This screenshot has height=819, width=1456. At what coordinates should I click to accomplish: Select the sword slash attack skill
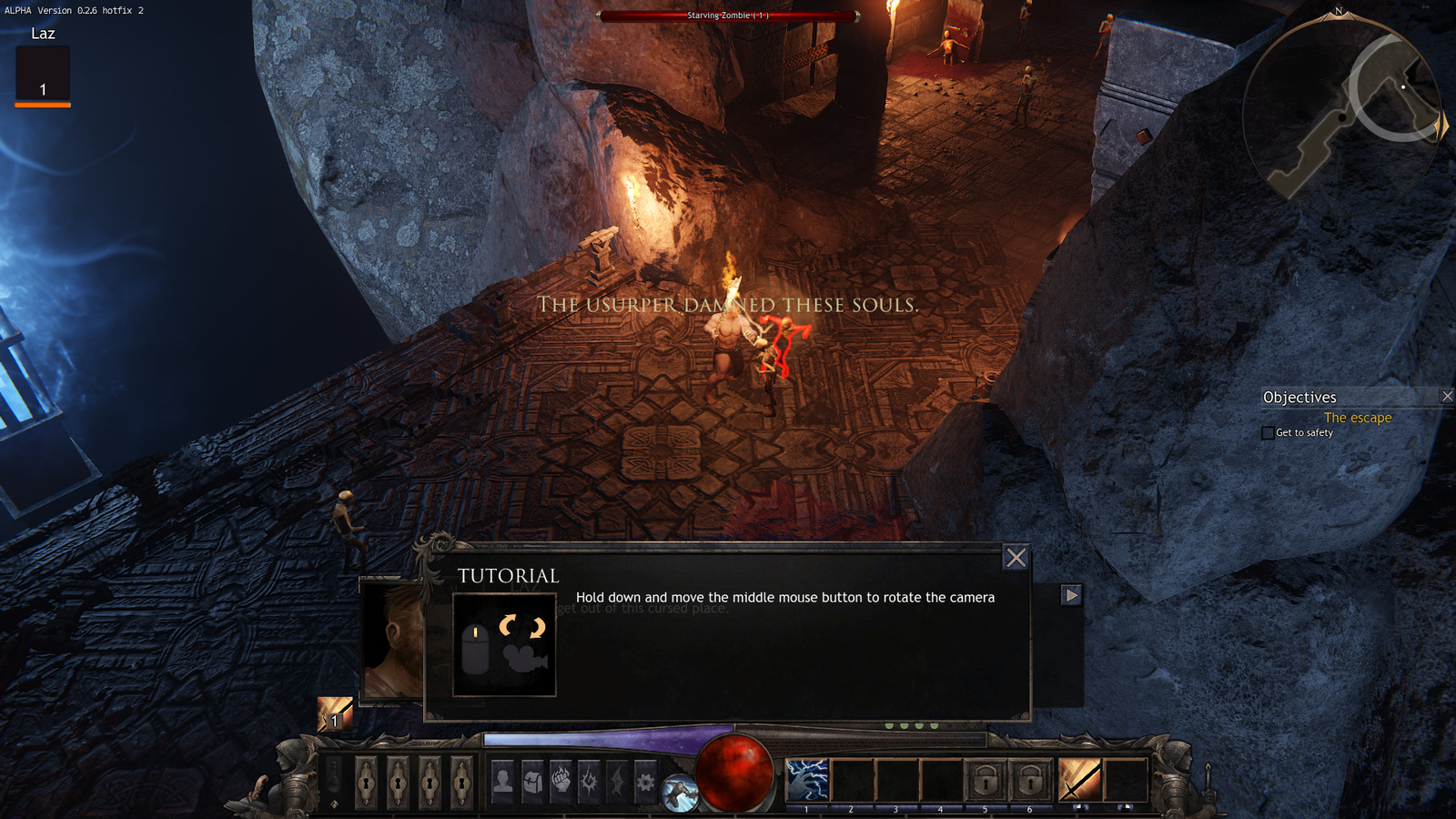1079,781
